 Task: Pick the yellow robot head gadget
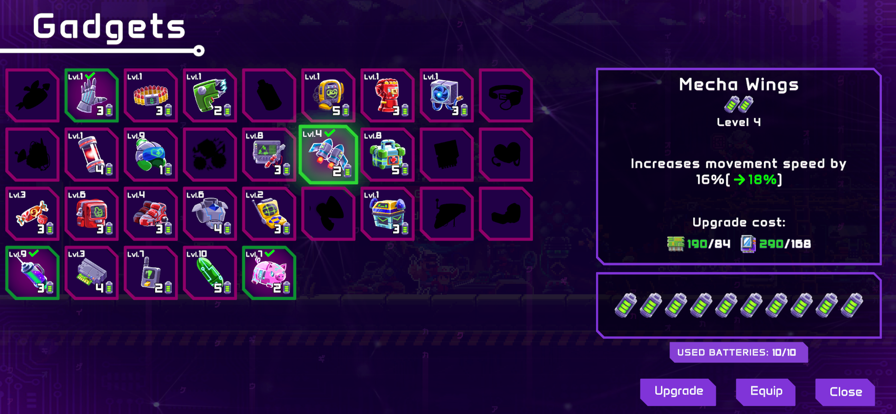click(x=328, y=96)
